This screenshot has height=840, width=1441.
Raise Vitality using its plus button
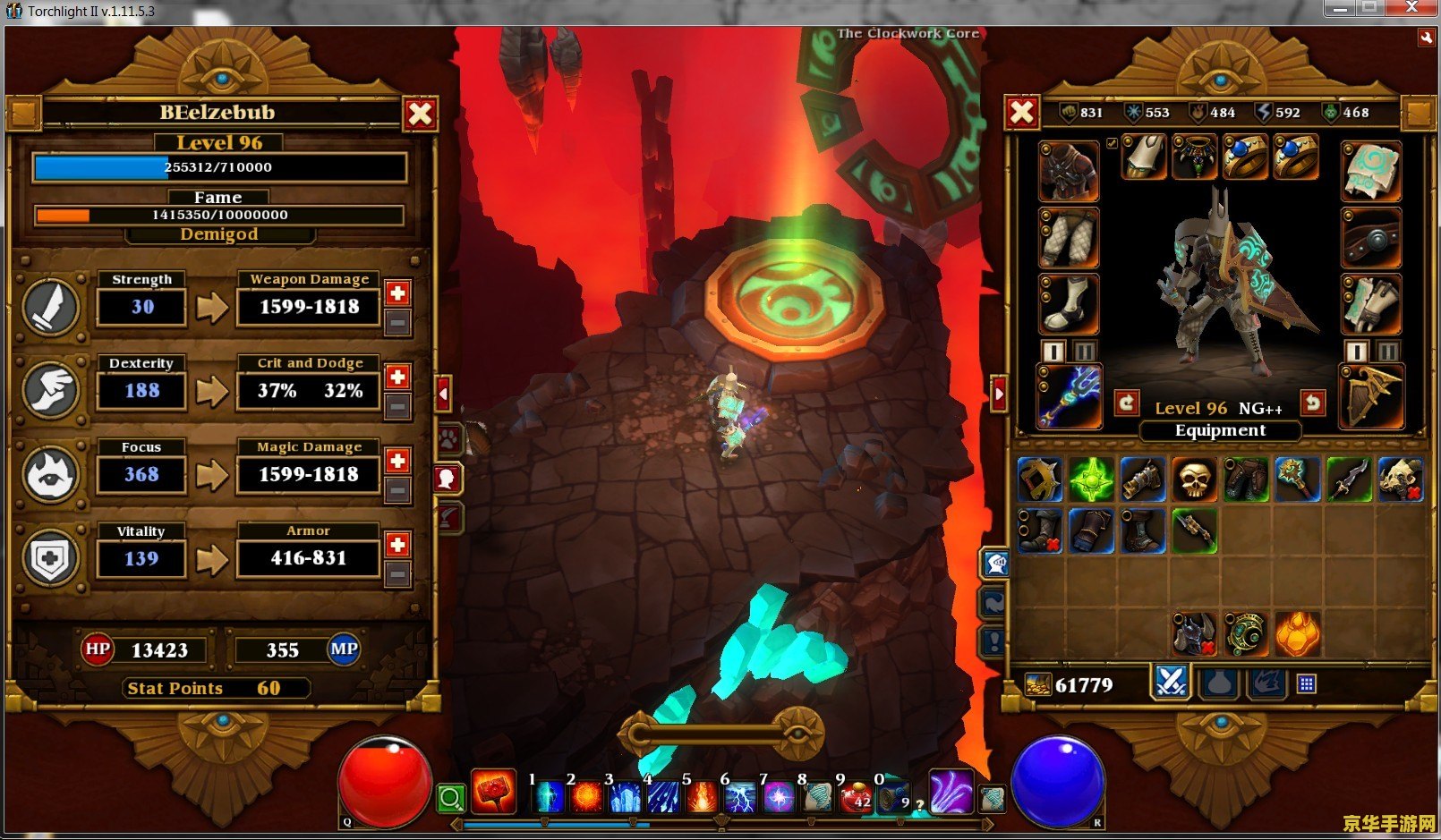[398, 545]
